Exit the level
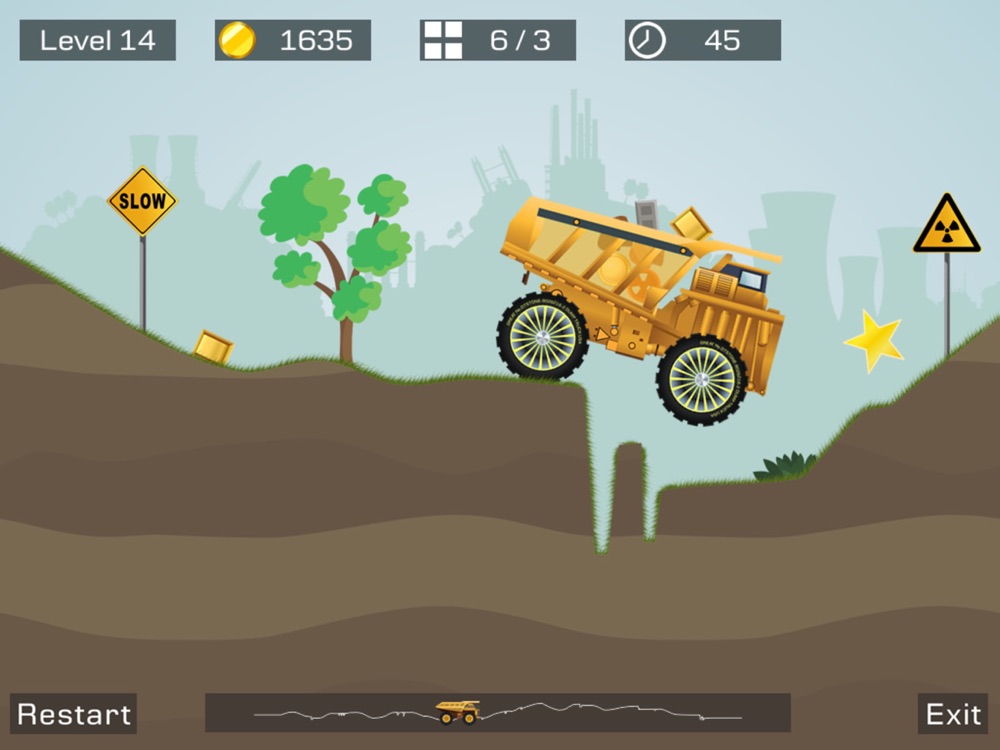The image size is (1000, 750). (952, 714)
